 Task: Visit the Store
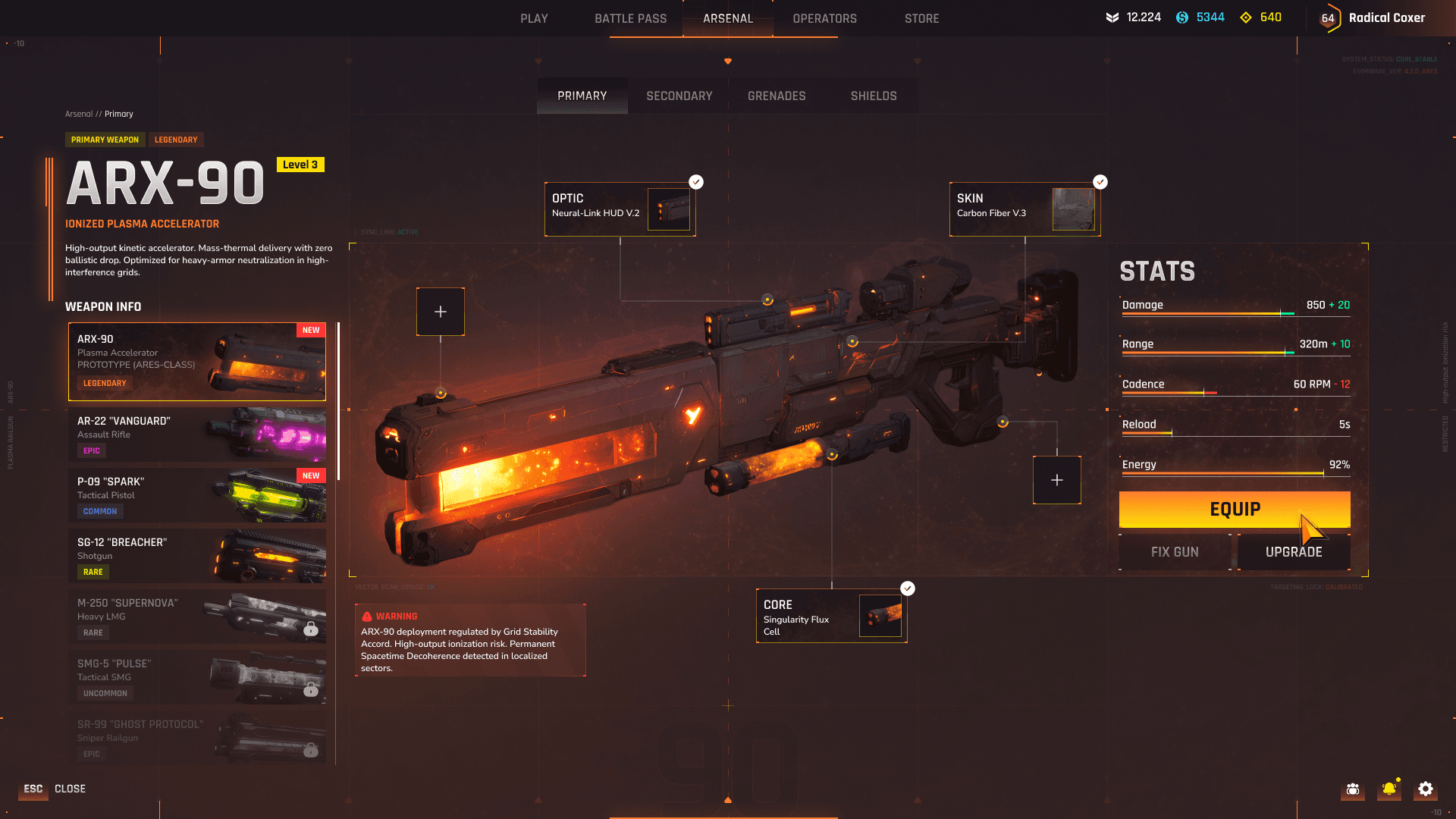pyautogui.click(x=921, y=18)
